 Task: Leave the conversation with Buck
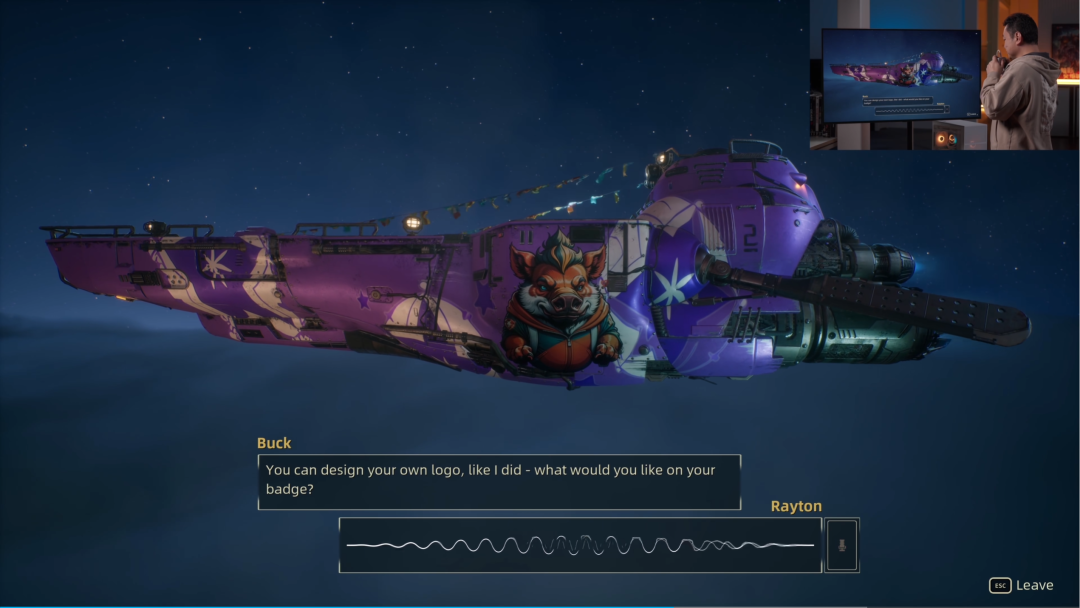(1021, 585)
